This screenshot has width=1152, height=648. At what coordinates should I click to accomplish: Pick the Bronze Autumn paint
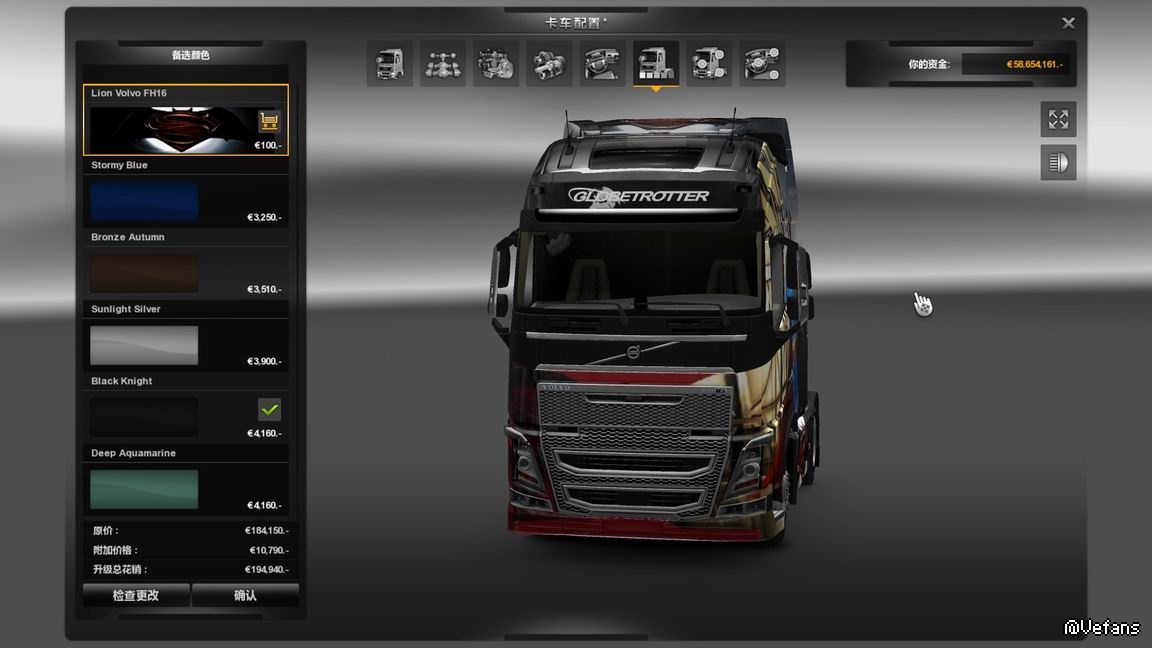coord(144,273)
